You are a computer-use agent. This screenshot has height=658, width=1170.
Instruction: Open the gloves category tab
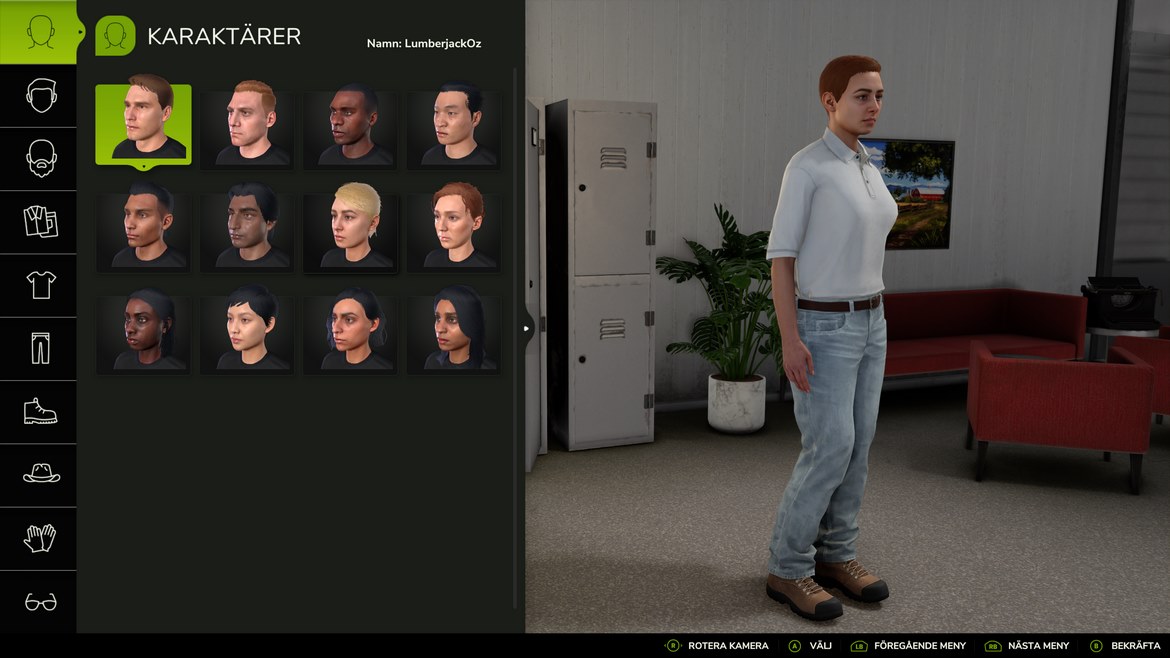(x=39, y=539)
